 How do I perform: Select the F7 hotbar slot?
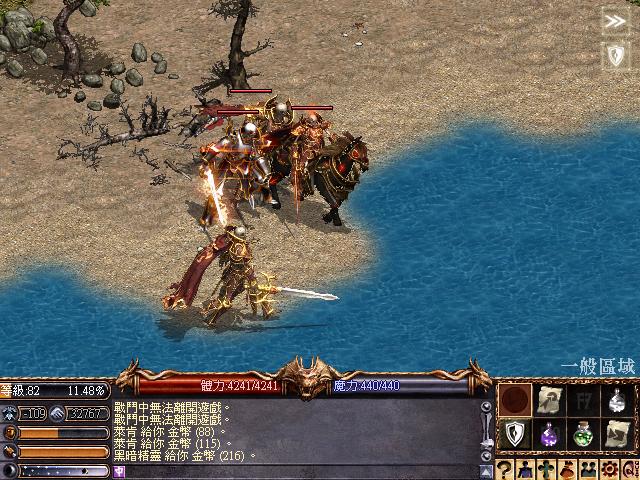click(x=583, y=401)
